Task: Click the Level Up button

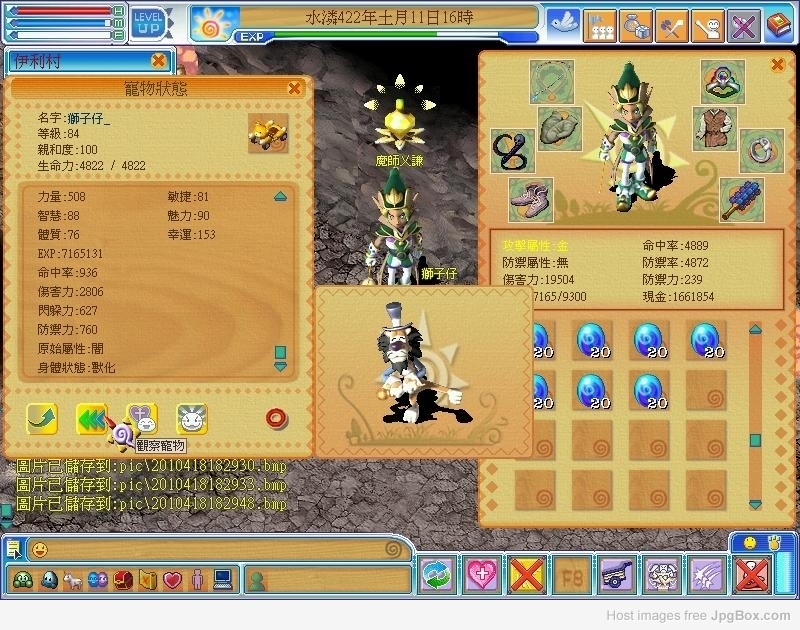Action: (149, 20)
